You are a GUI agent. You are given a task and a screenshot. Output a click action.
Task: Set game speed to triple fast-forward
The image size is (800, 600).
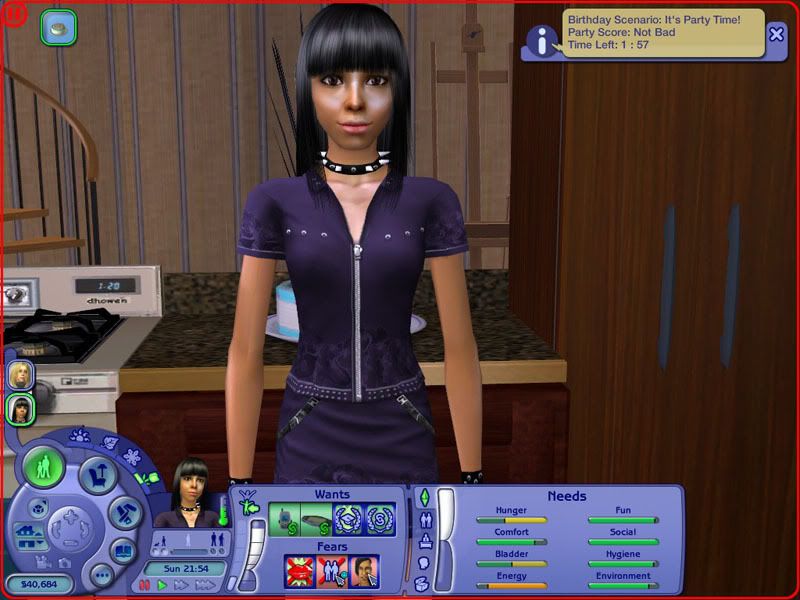pos(205,585)
